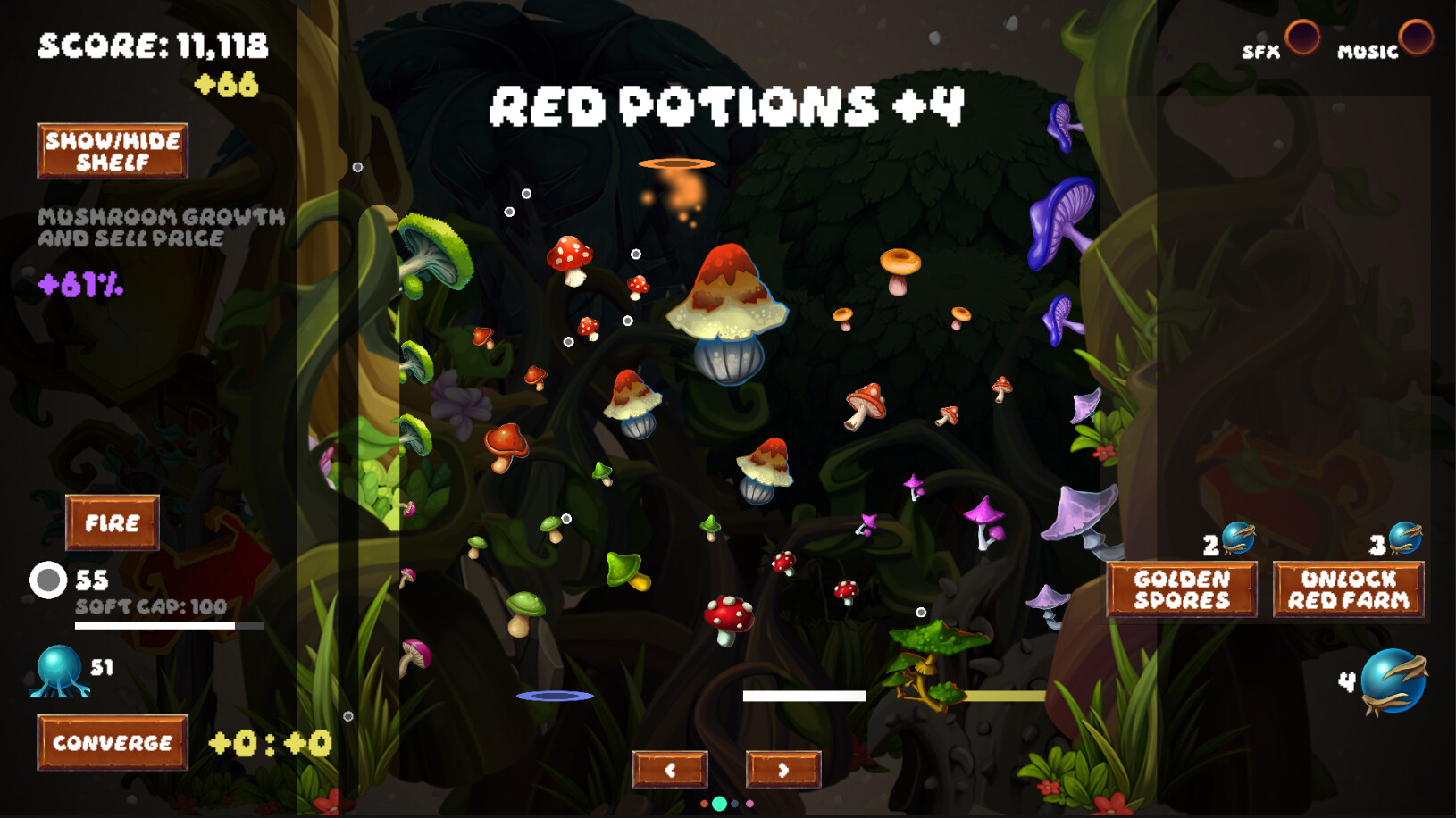The width and height of the screenshot is (1456, 818).
Task: Mute the MUSIC setting
Action: [1417, 37]
